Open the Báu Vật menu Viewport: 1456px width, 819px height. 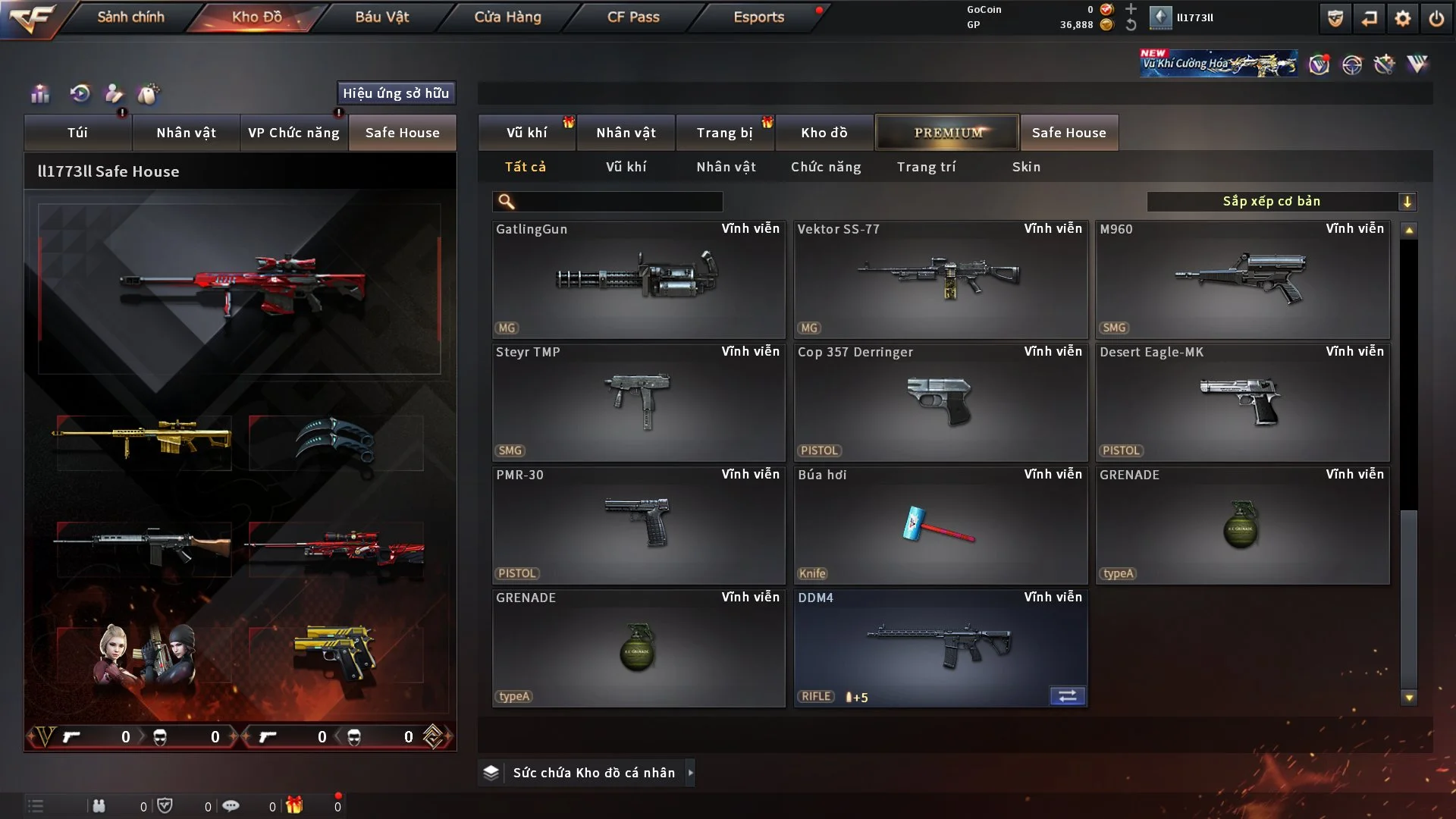click(381, 17)
